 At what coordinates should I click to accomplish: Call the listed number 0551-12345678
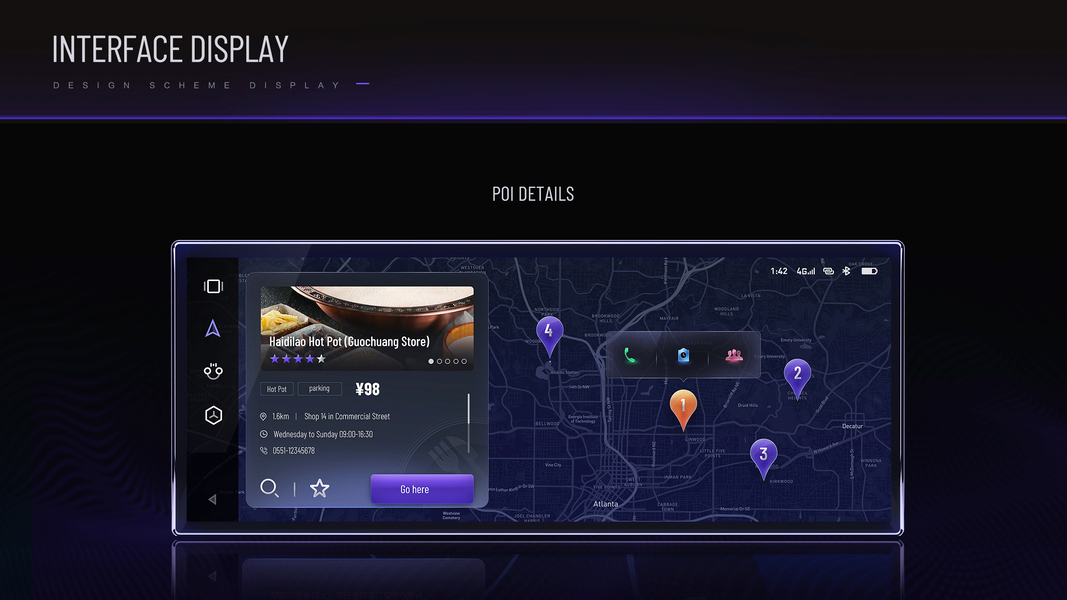pos(293,451)
